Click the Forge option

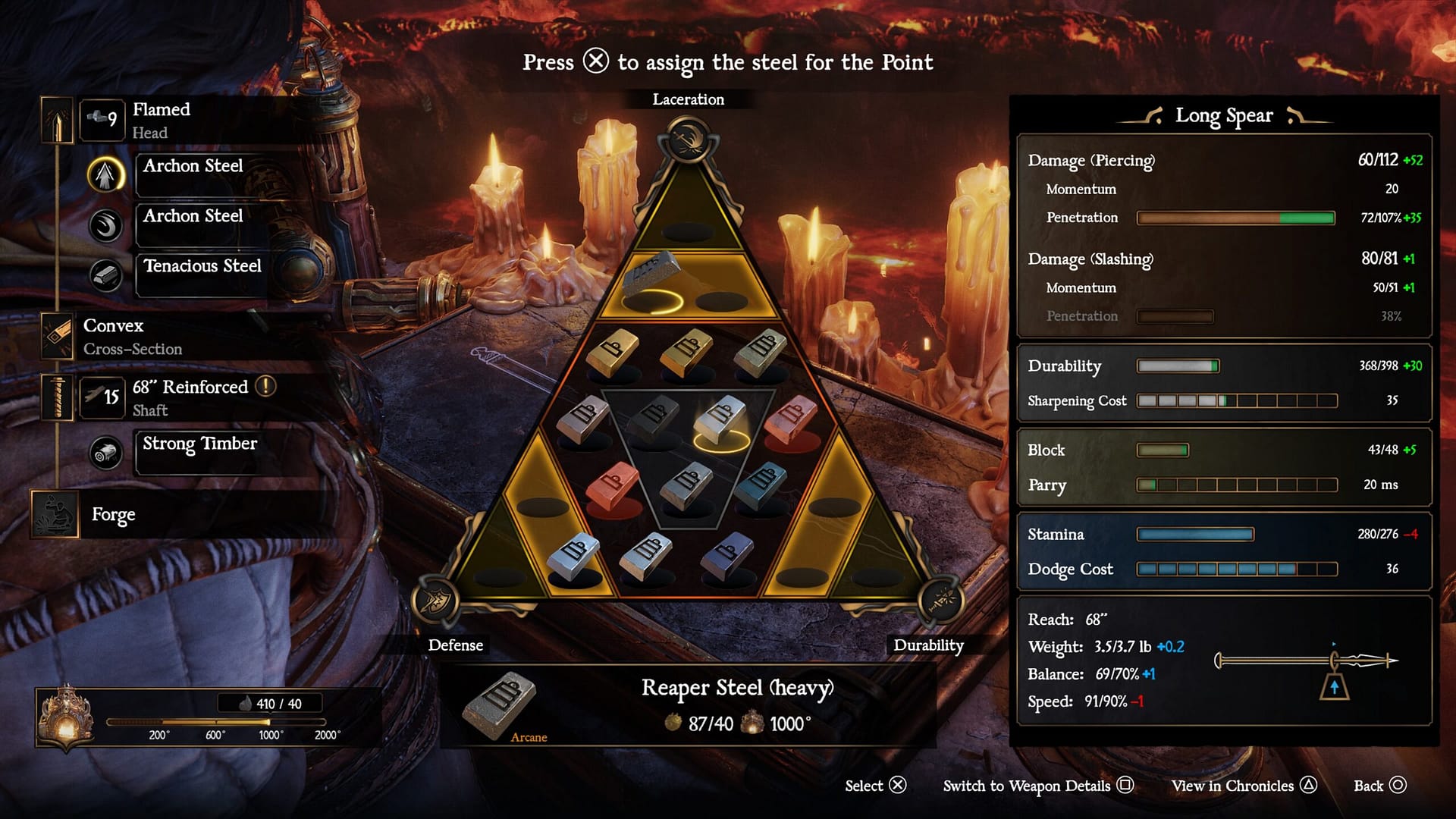tap(113, 515)
